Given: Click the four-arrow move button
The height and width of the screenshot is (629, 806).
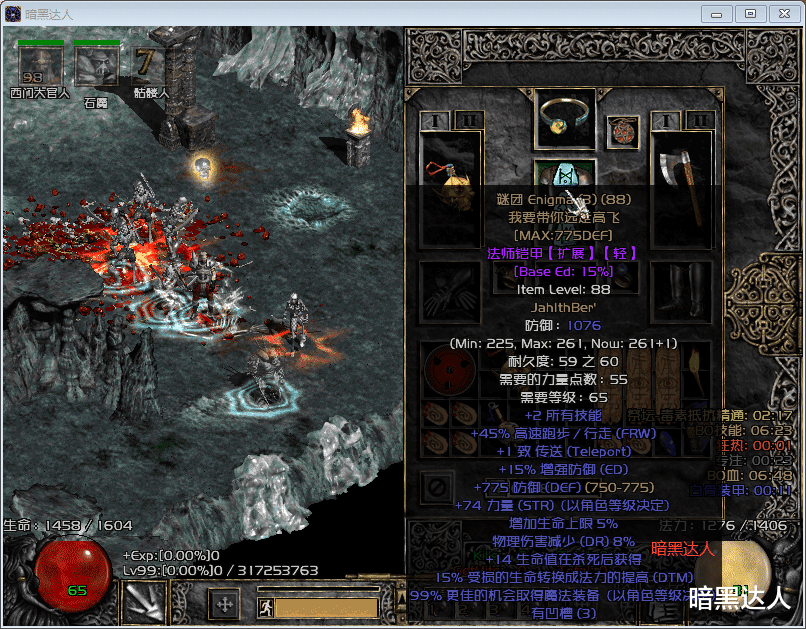Looking at the screenshot, I should point(224,604).
